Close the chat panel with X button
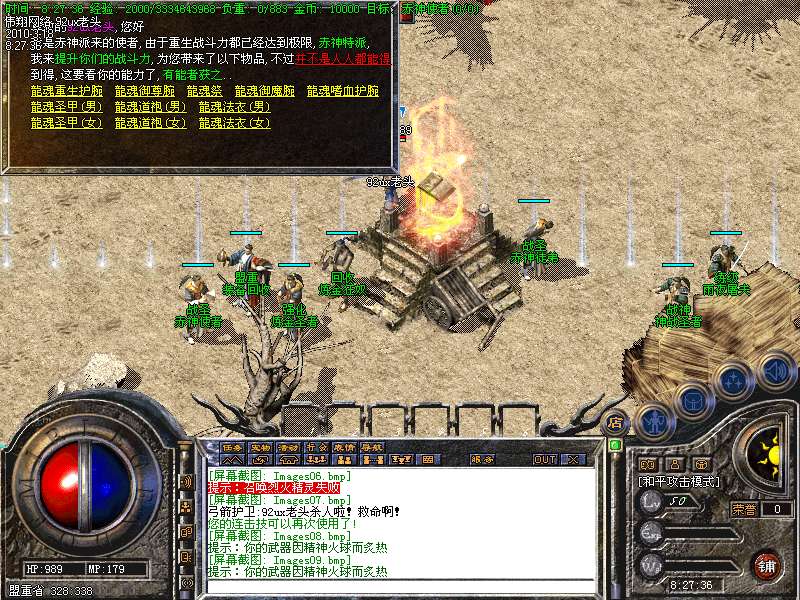The height and width of the screenshot is (600, 800). click(x=574, y=459)
